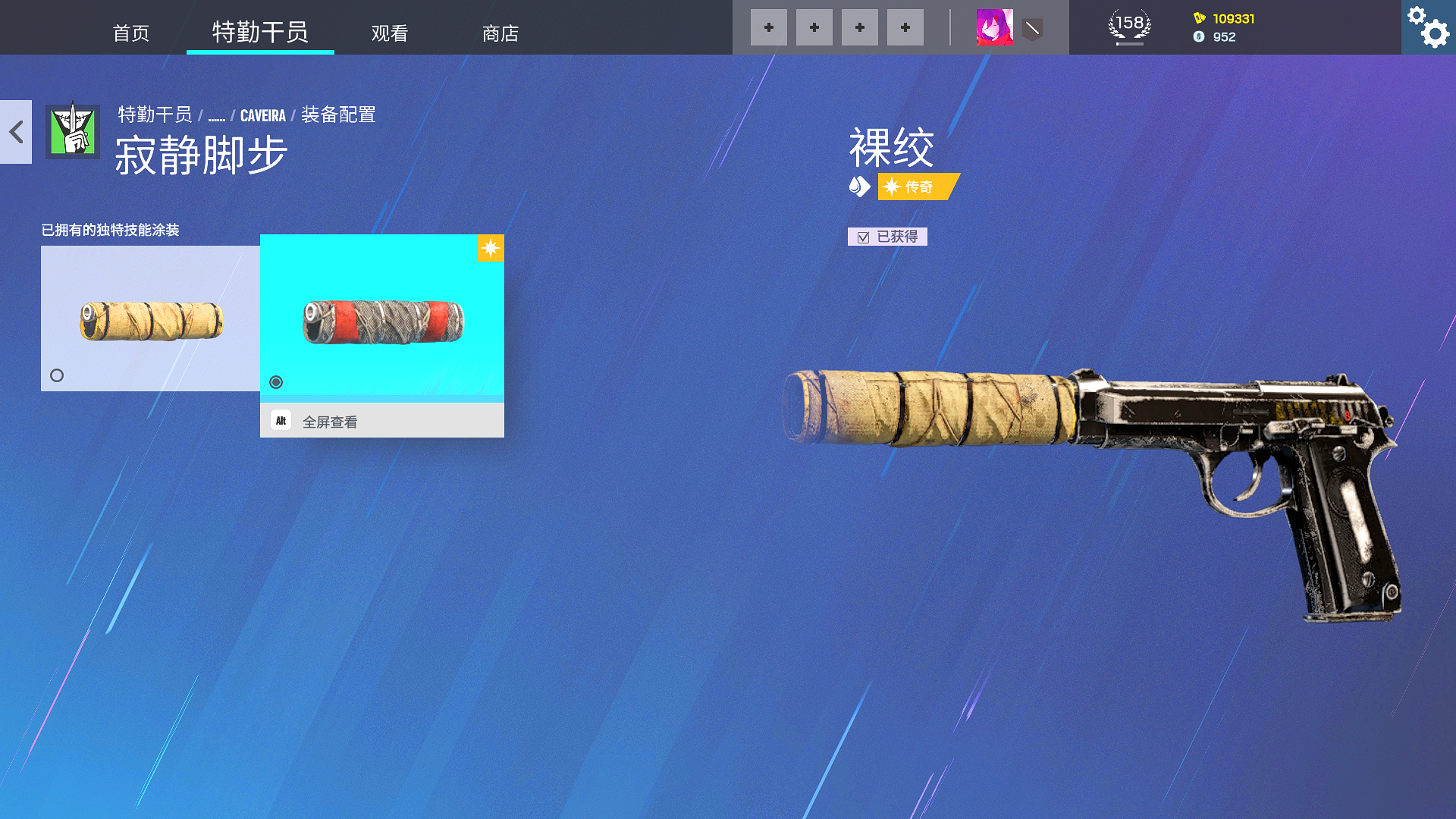This screenshot has height=819, width=1456.
Task: Click the yellow 传奇 rarity badge
Action: (x=918, y=187)
